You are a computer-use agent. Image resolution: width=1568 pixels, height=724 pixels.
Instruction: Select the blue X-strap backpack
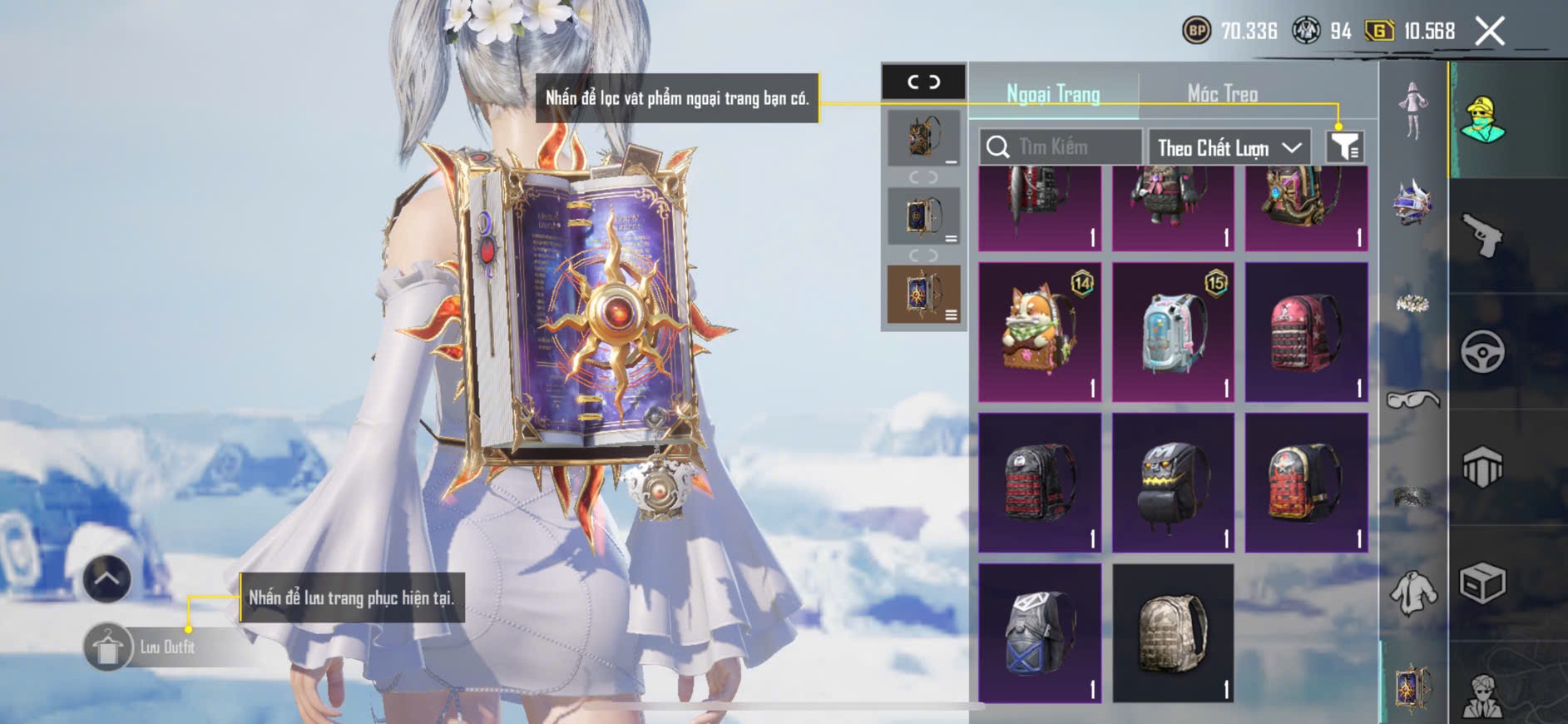tap(1040, 632)
